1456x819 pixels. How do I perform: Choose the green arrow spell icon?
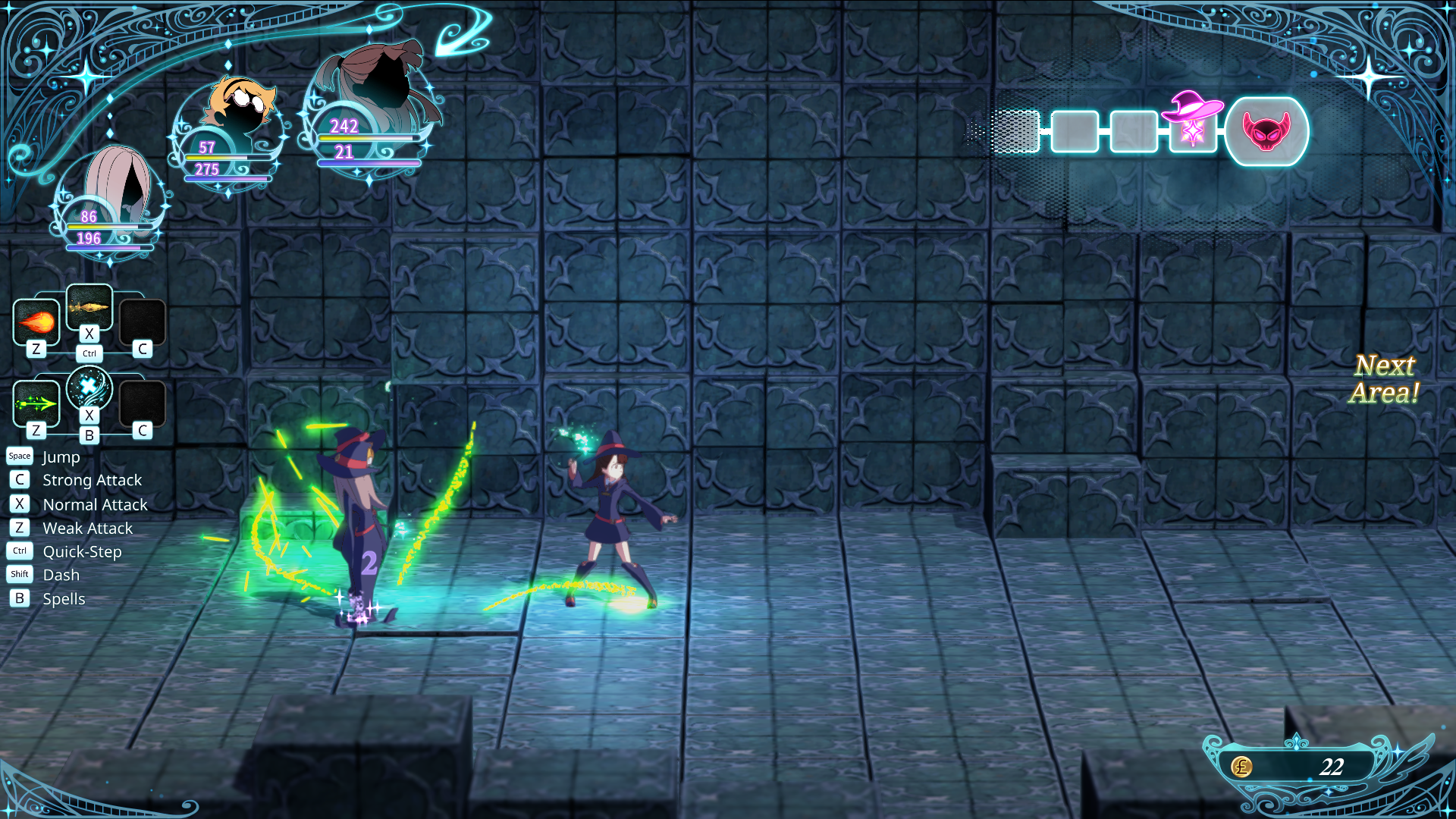click(x=36, y=403)
